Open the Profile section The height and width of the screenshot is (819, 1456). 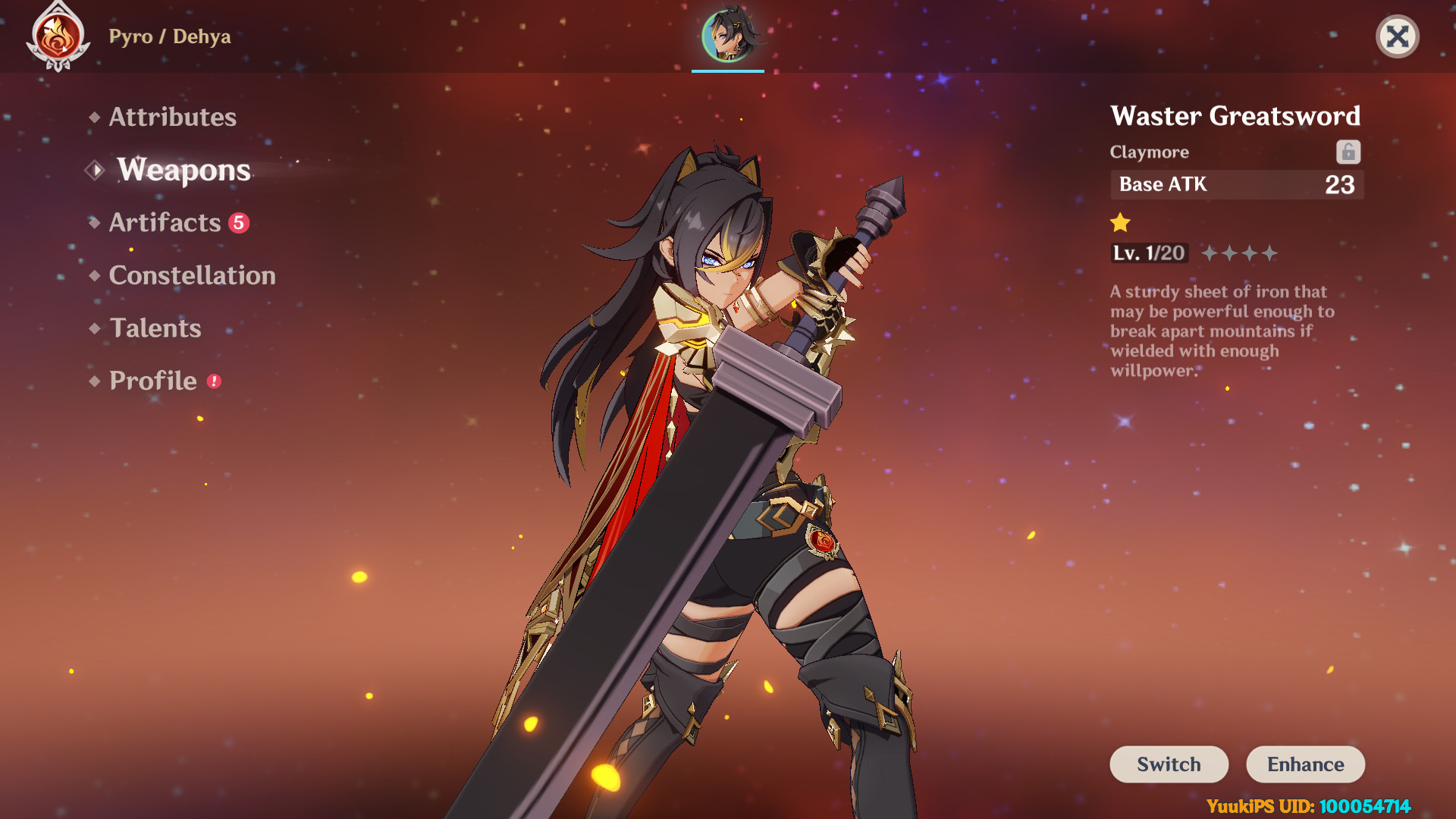152,381
